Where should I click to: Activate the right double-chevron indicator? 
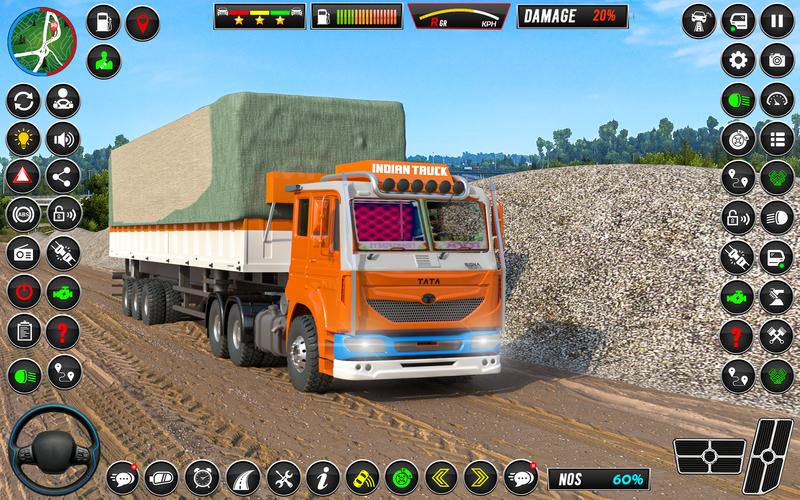coord(480,476)
